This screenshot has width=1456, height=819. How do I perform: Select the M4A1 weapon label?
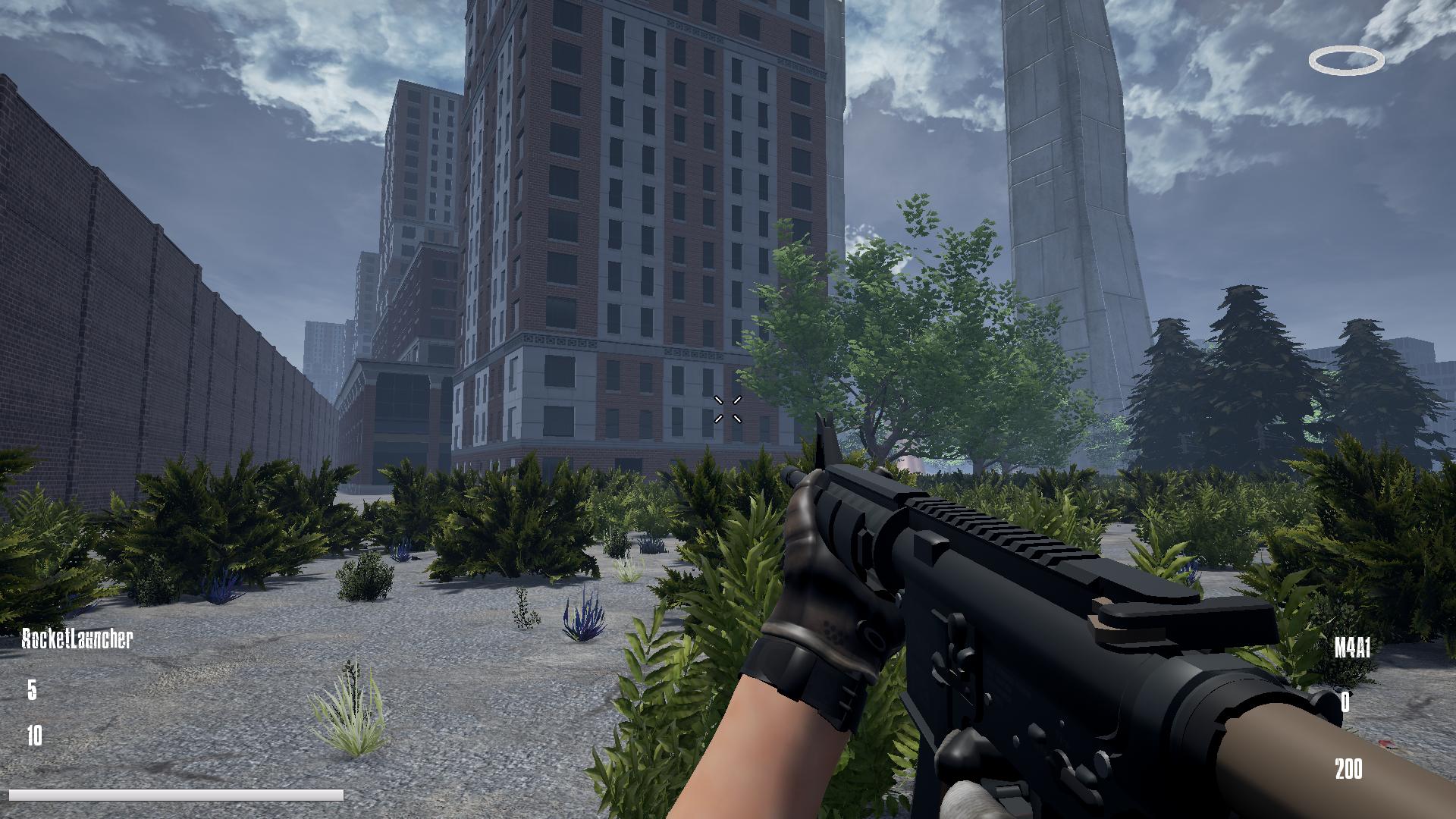[1352, 648]
